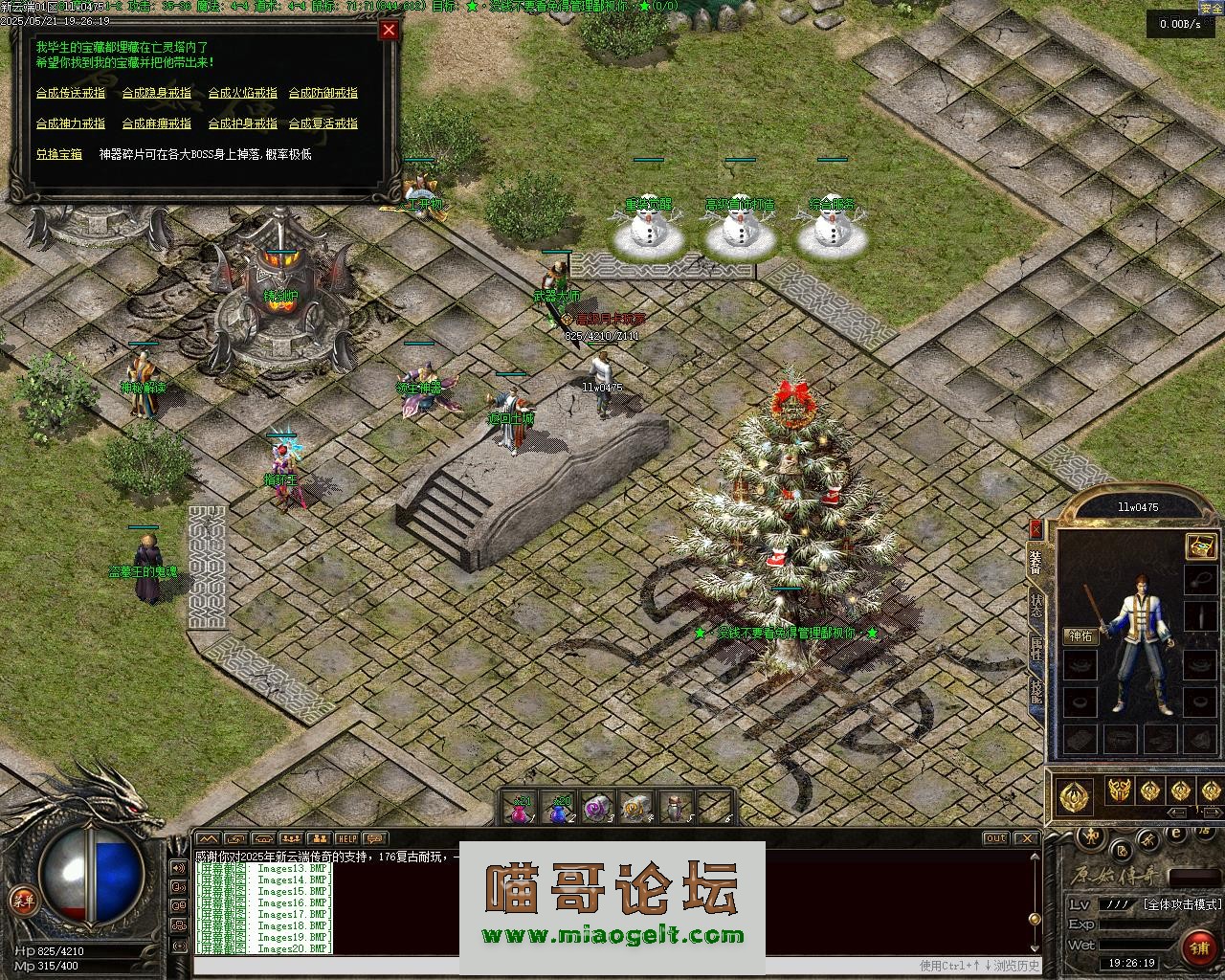This screenshot has height=980, width=1225.
Task: Click the round 菜单 menu button
Action: [22, 899]
